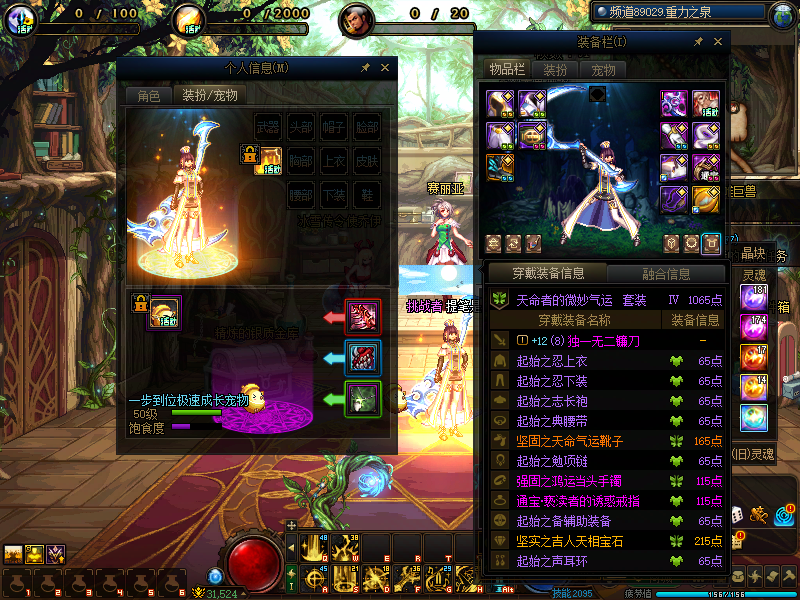Select the 武器 avatar slot

(x=269, y=127)
